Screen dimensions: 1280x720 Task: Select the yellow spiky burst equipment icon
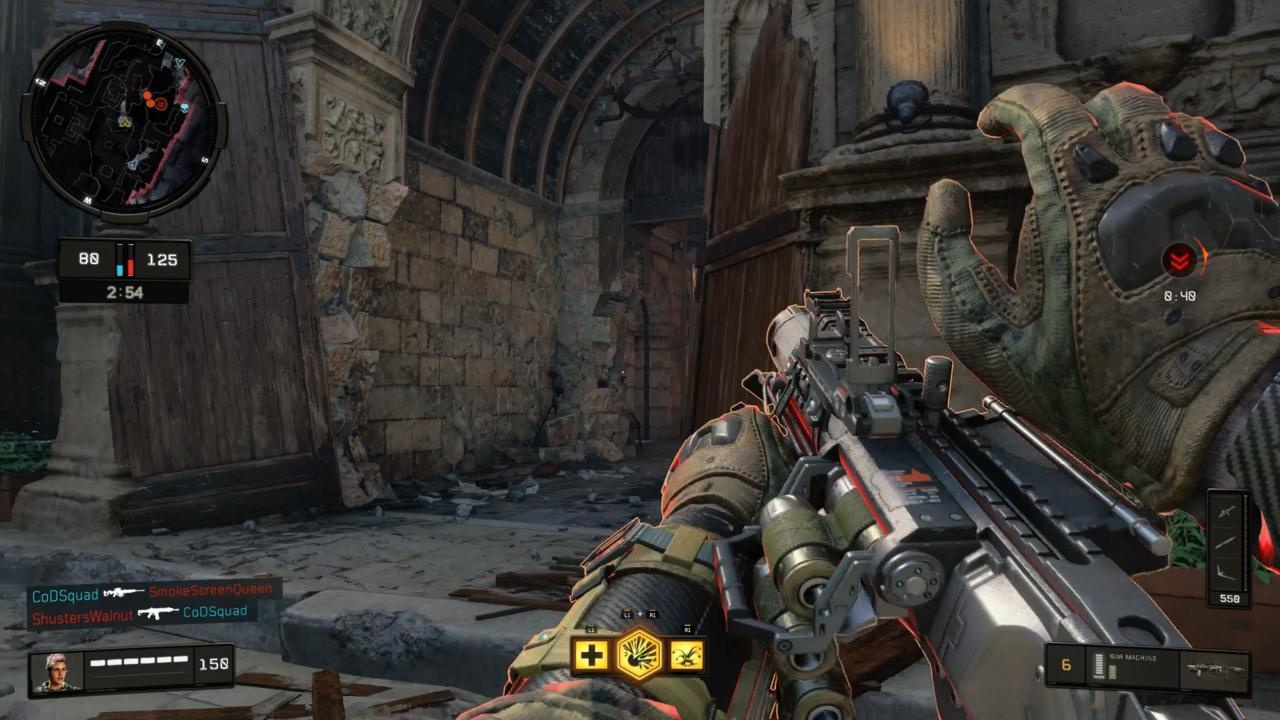[687, 656]
